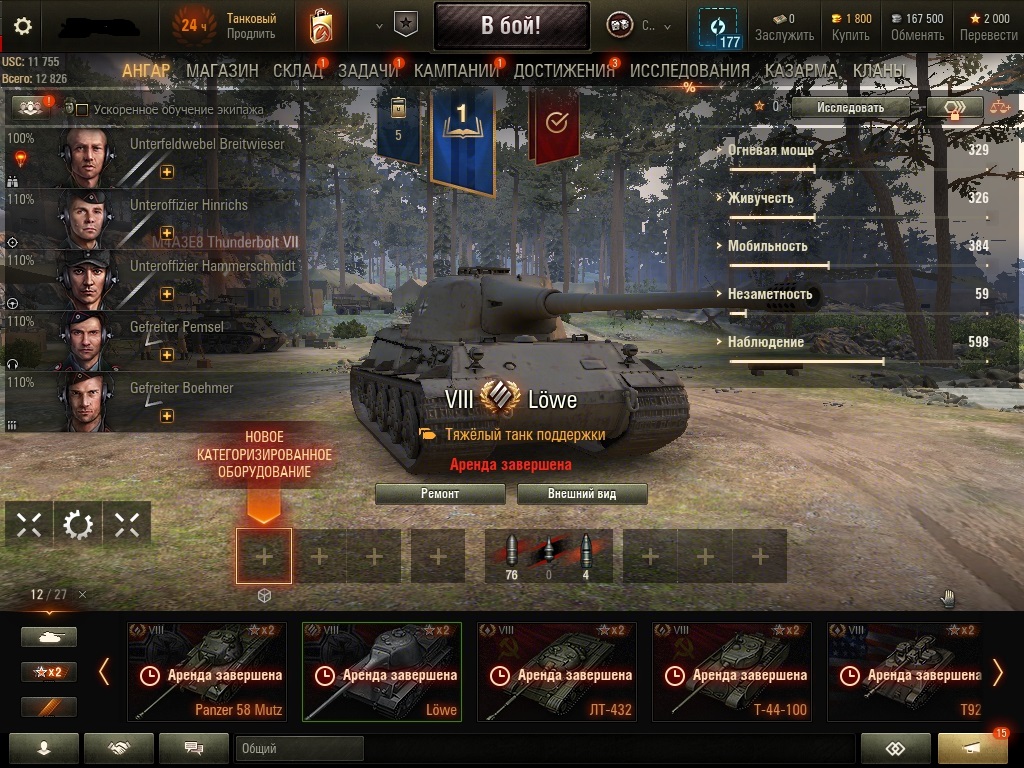Start battle with the В бой! button

click(x=511, y=26)
